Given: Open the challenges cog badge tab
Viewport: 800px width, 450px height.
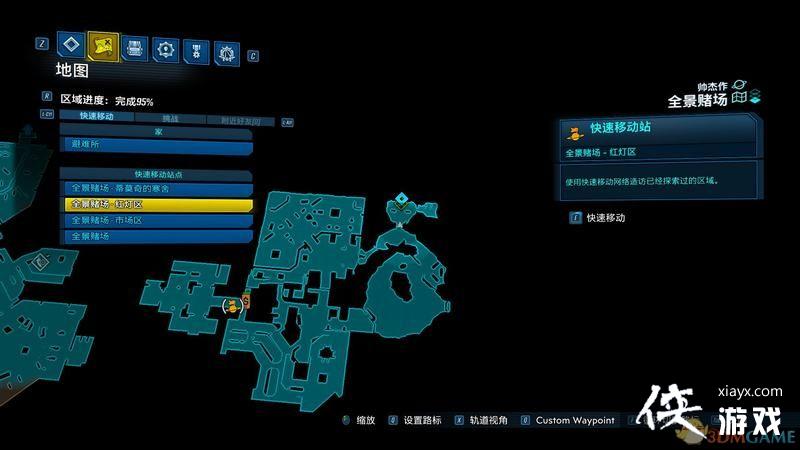Looking at the screenshot, I should [227, 50].
